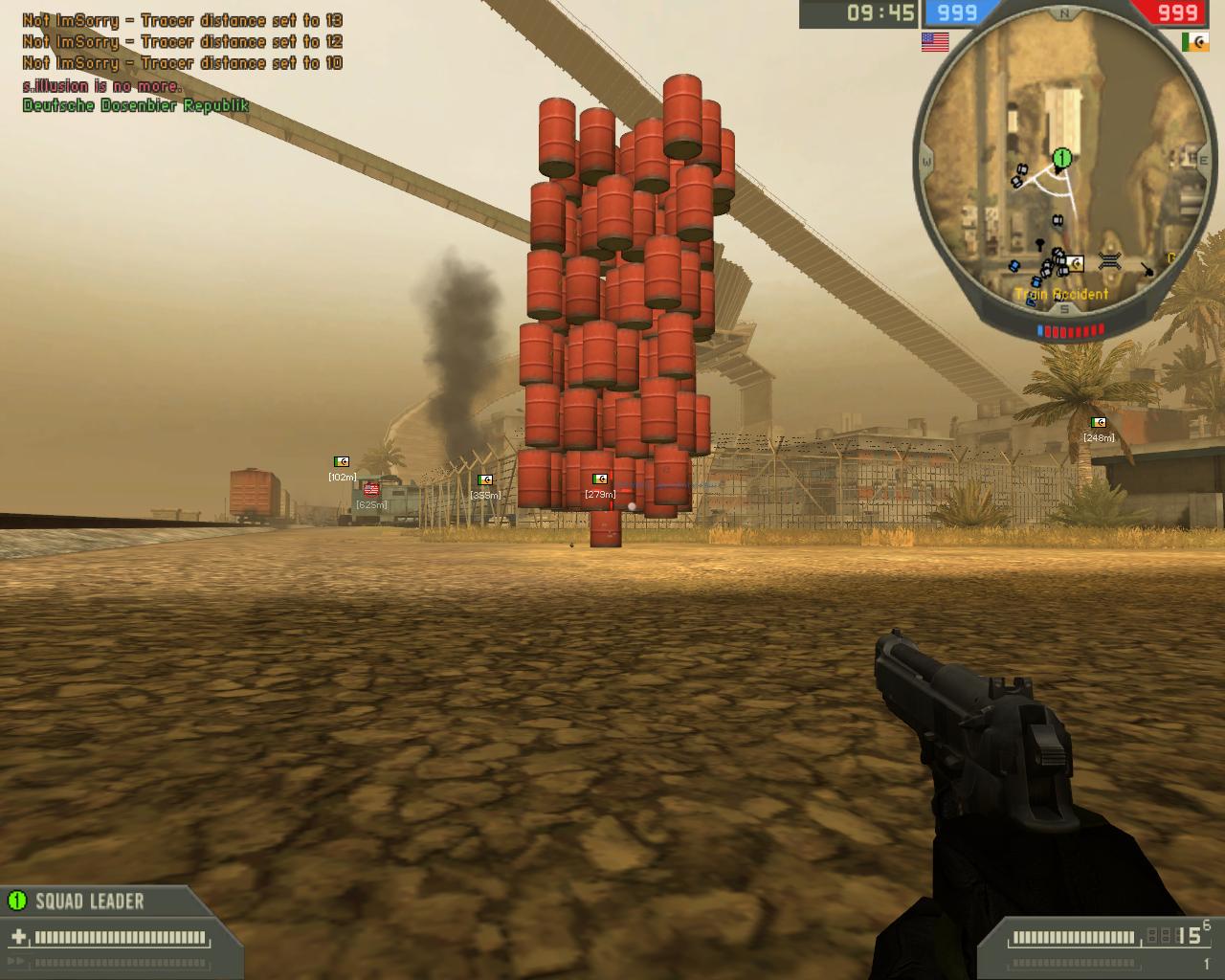Click the MEC team flag icon

1194,42
